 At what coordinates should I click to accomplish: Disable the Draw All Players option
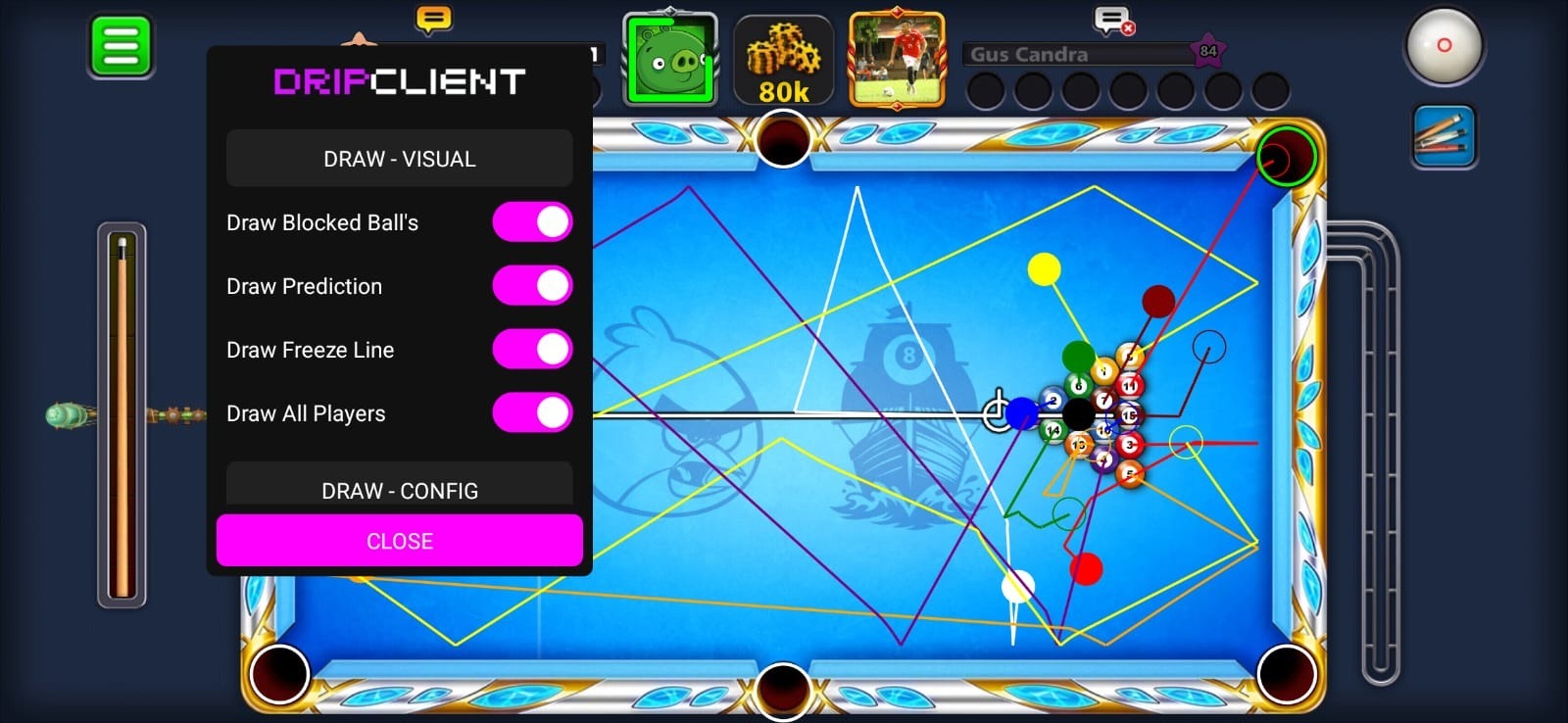(x=532, y=412)
